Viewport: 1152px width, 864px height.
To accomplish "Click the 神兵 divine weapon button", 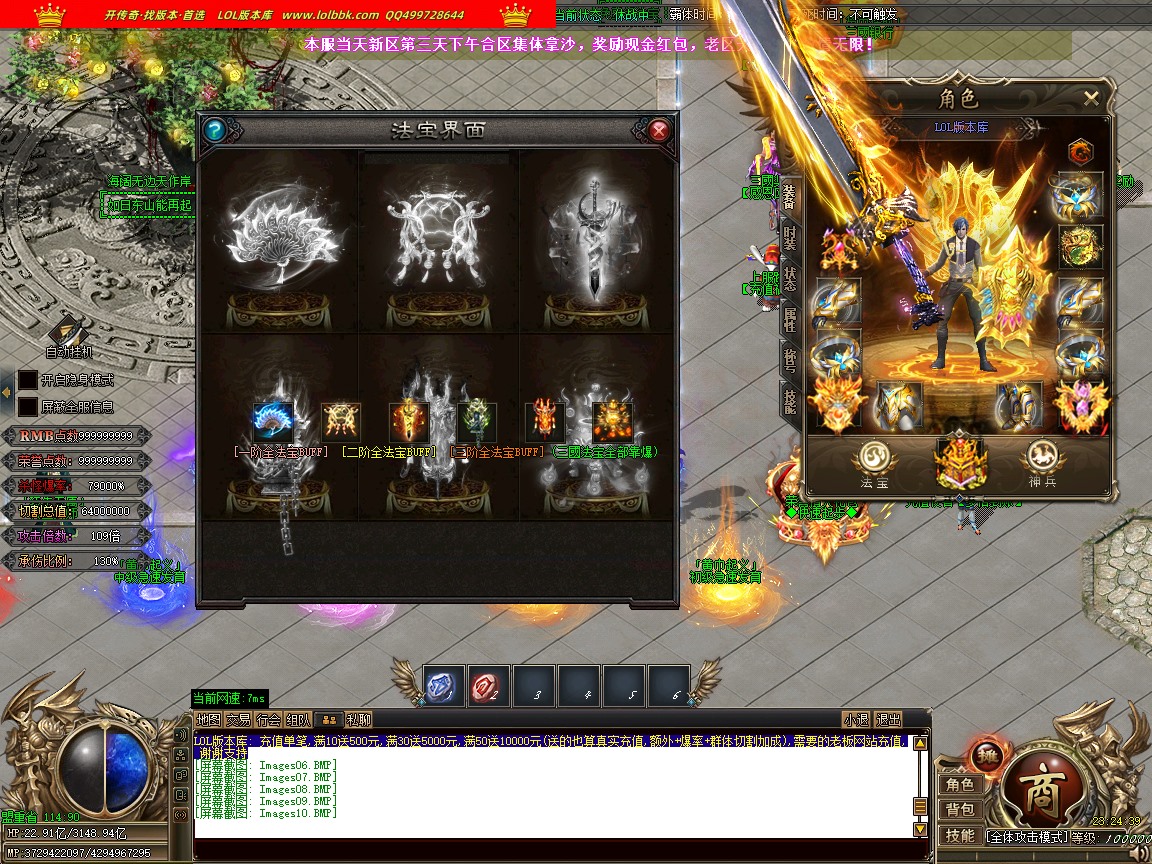I will [1042, 464].
